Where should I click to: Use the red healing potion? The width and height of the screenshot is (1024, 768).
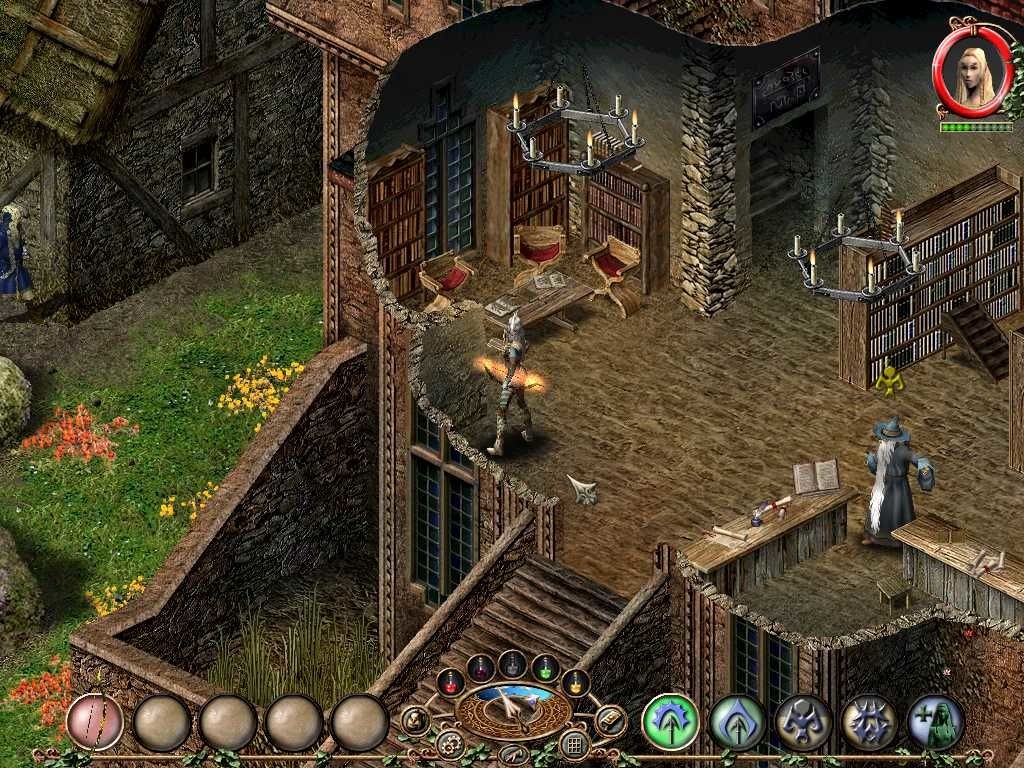point(450,682)
